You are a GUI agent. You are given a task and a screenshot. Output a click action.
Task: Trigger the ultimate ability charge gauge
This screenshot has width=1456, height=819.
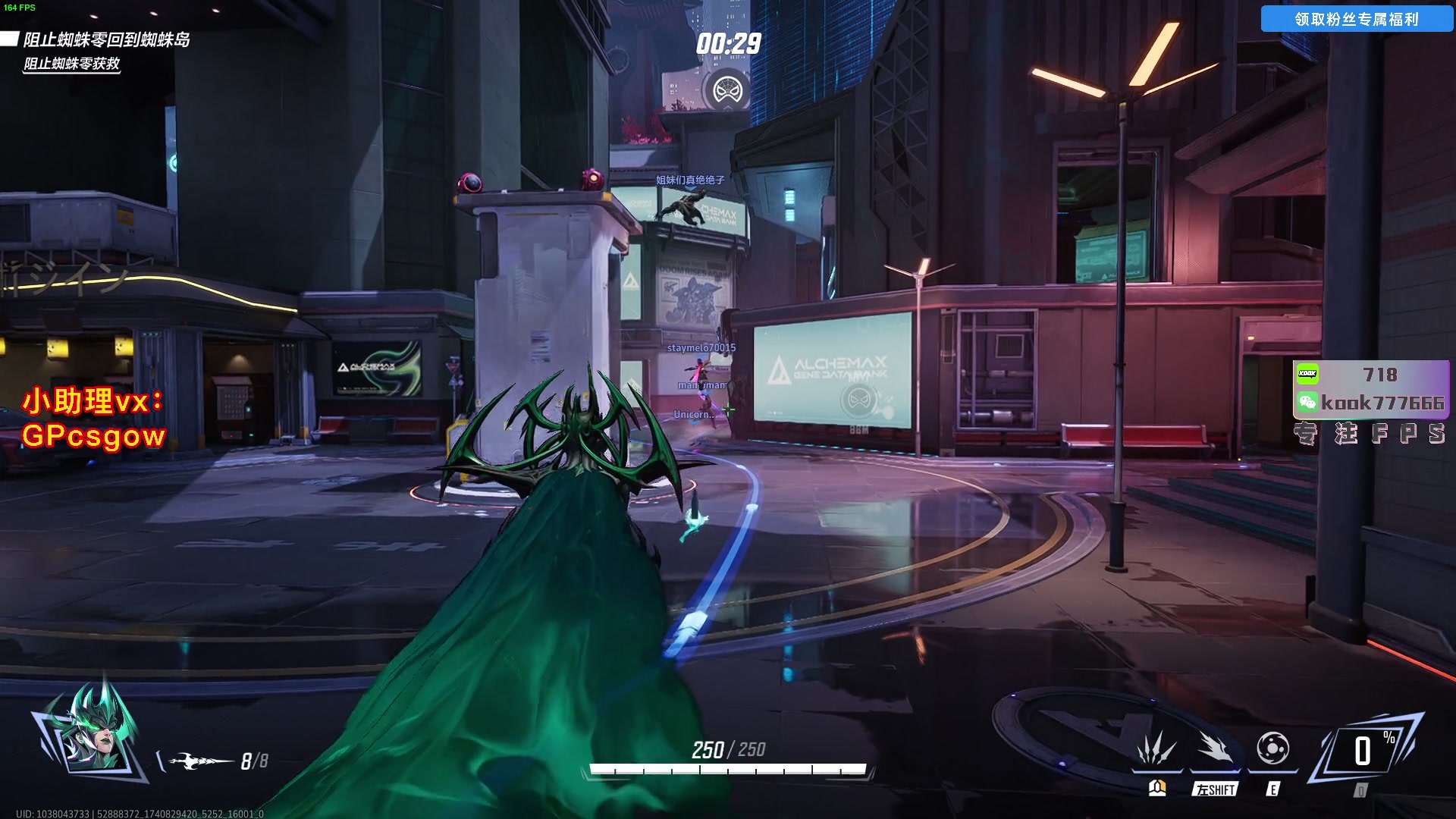[1364, 752]
